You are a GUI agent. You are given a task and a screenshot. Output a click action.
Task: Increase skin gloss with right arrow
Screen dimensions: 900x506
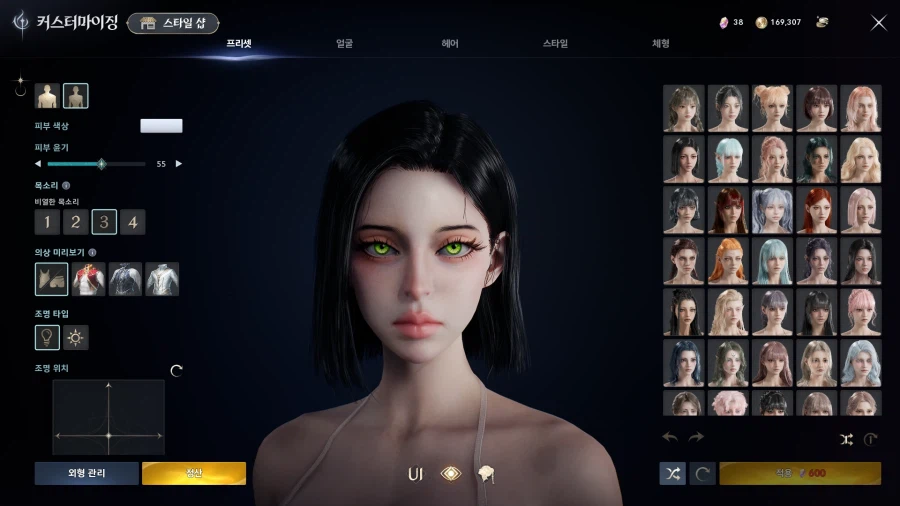coord(179,163)
